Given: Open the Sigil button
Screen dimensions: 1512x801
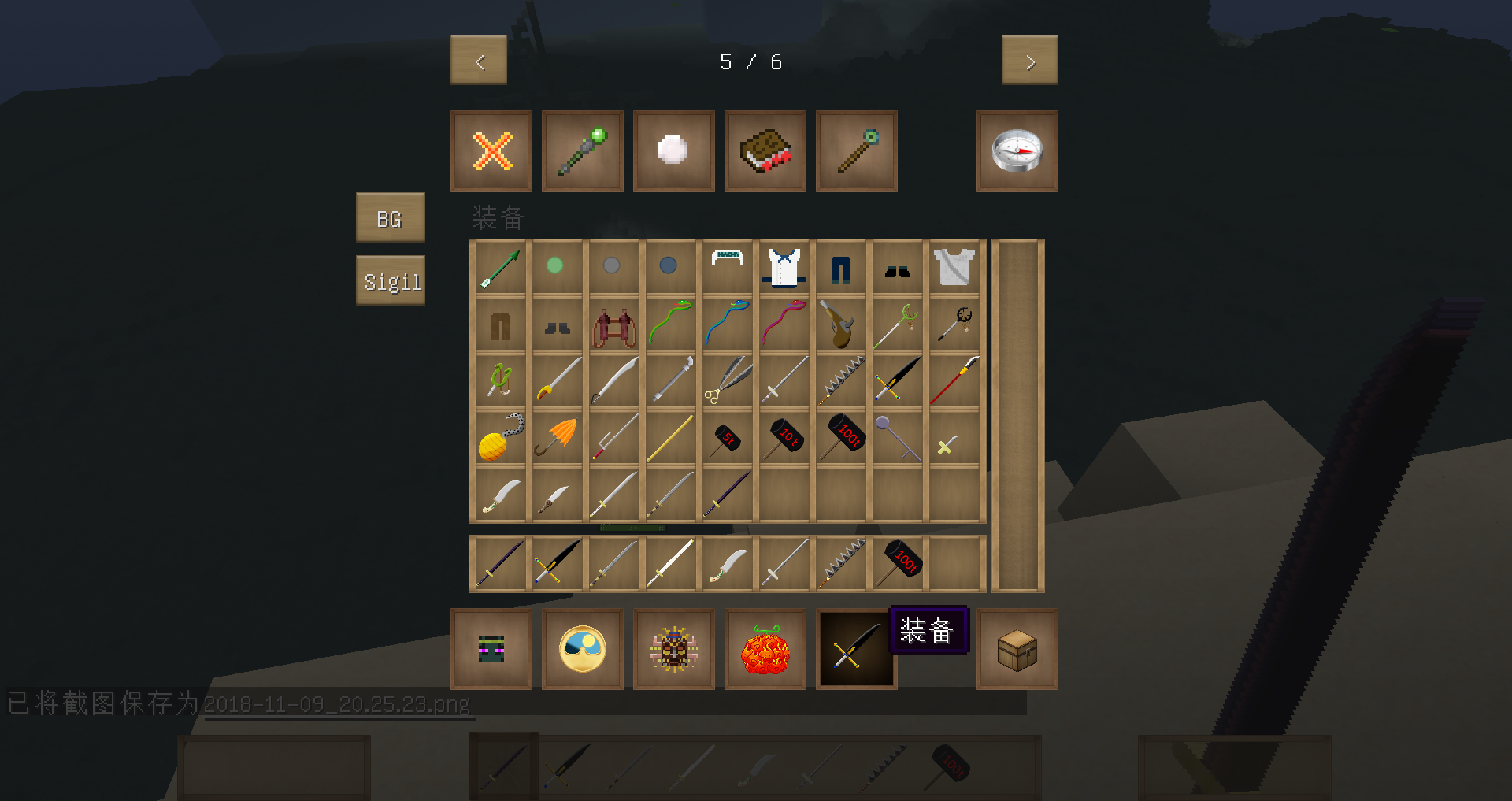Looking at the screenshot, I should click(x=391, y=280).
